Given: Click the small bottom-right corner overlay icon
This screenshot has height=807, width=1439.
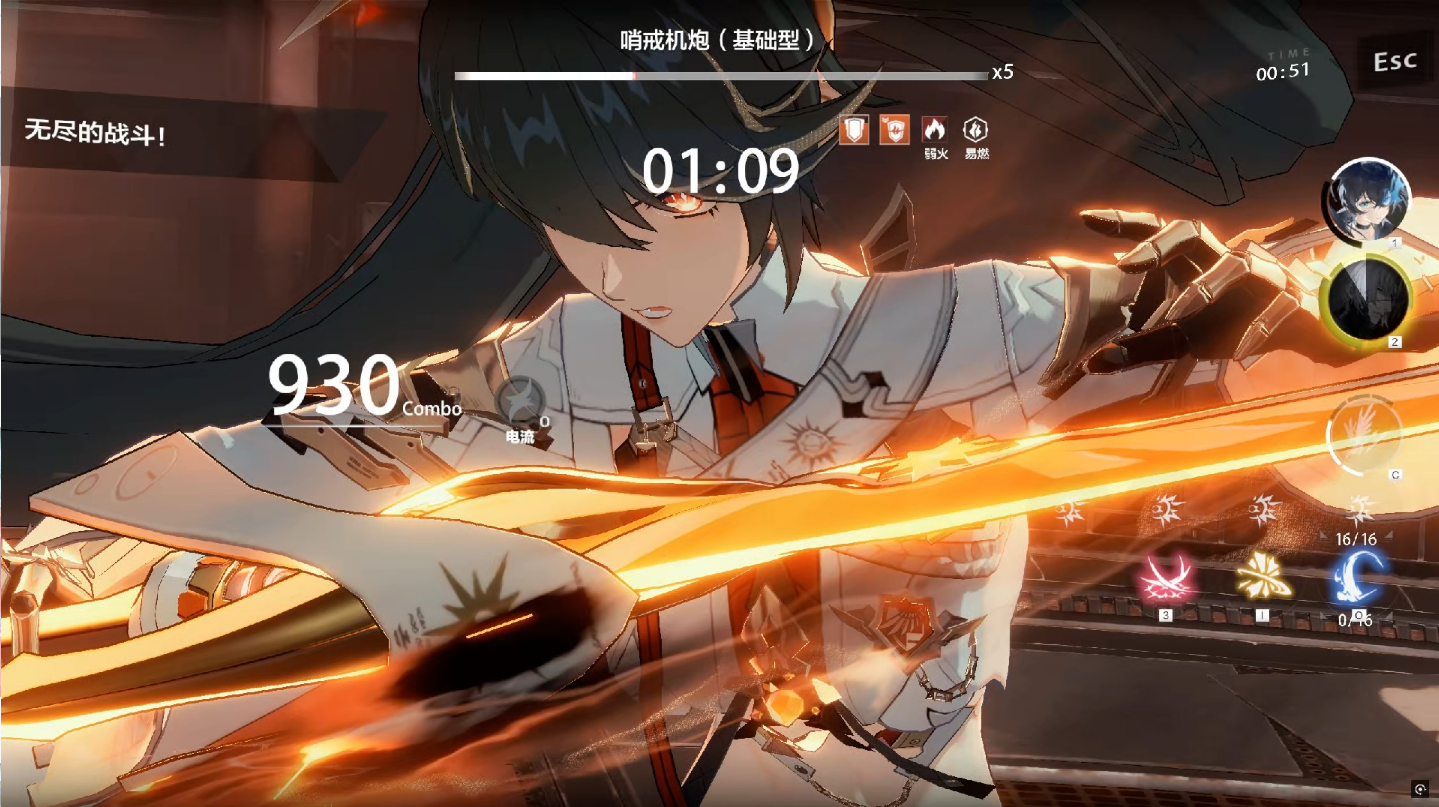Looking at the screenshot, I should pyautogui.click(x=1420, y=790).
